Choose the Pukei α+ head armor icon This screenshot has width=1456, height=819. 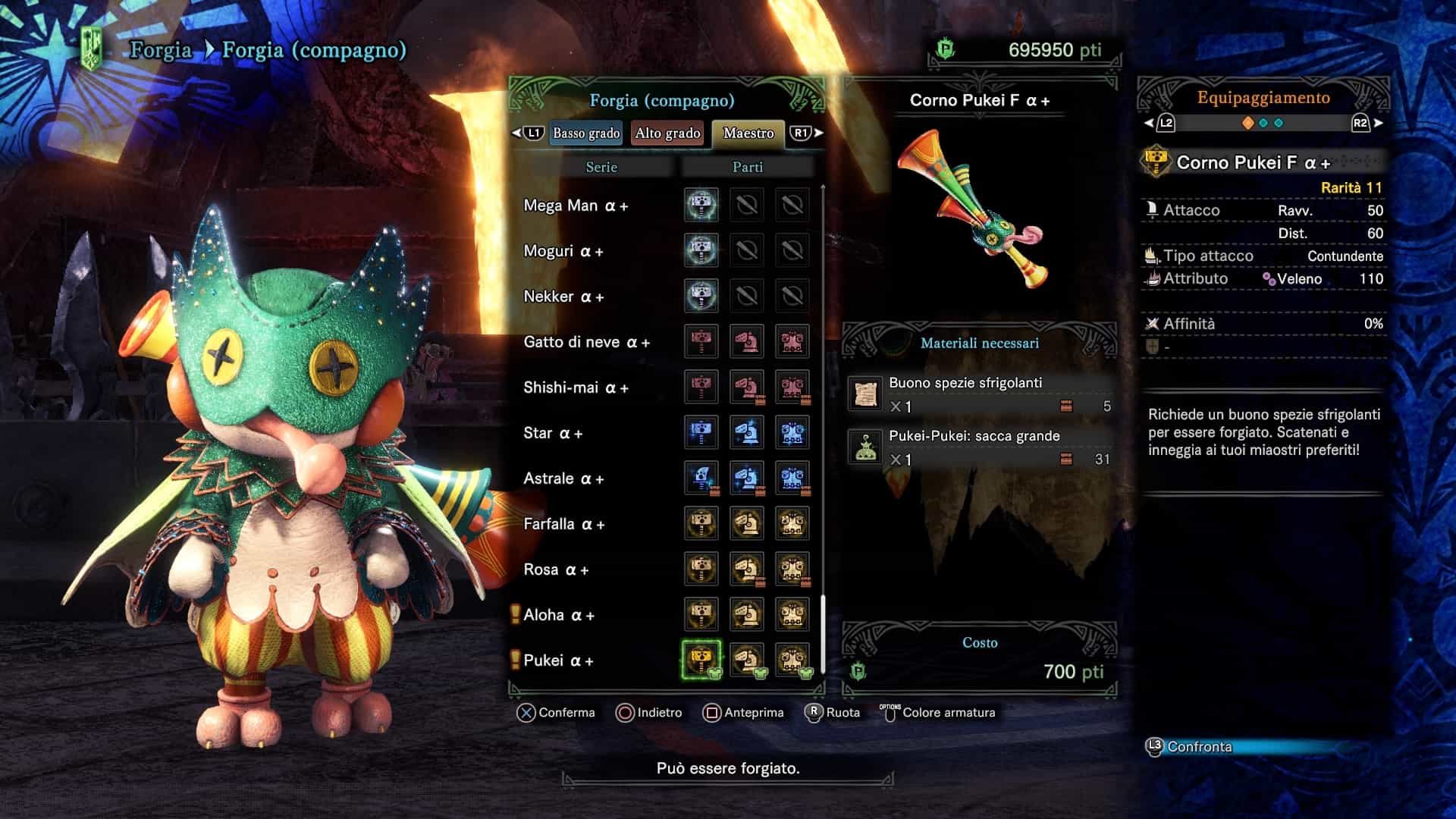747,659
